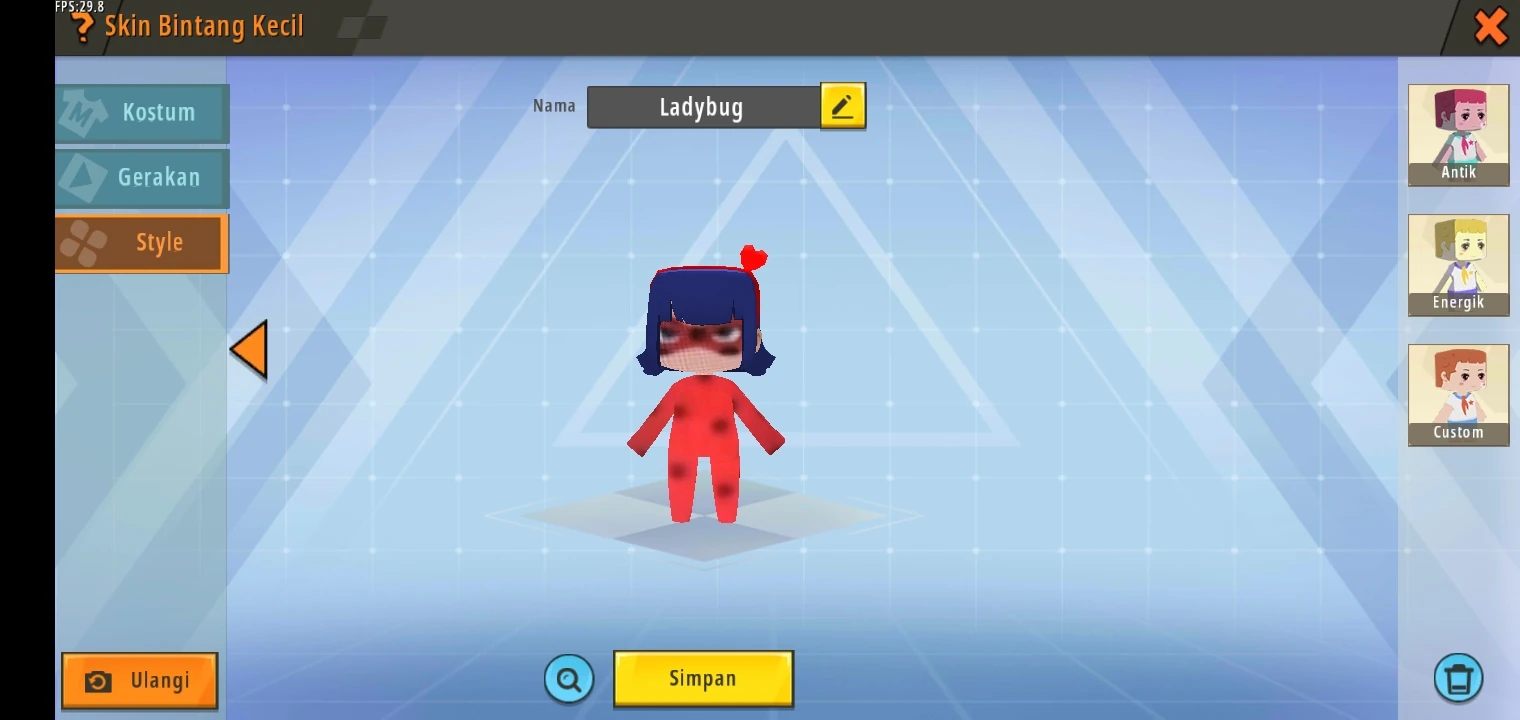The width and height of the screenshot is (1520, 720).
Task: Close the Skin Bintang Kecil editor
Action: tap(1490, 27)
